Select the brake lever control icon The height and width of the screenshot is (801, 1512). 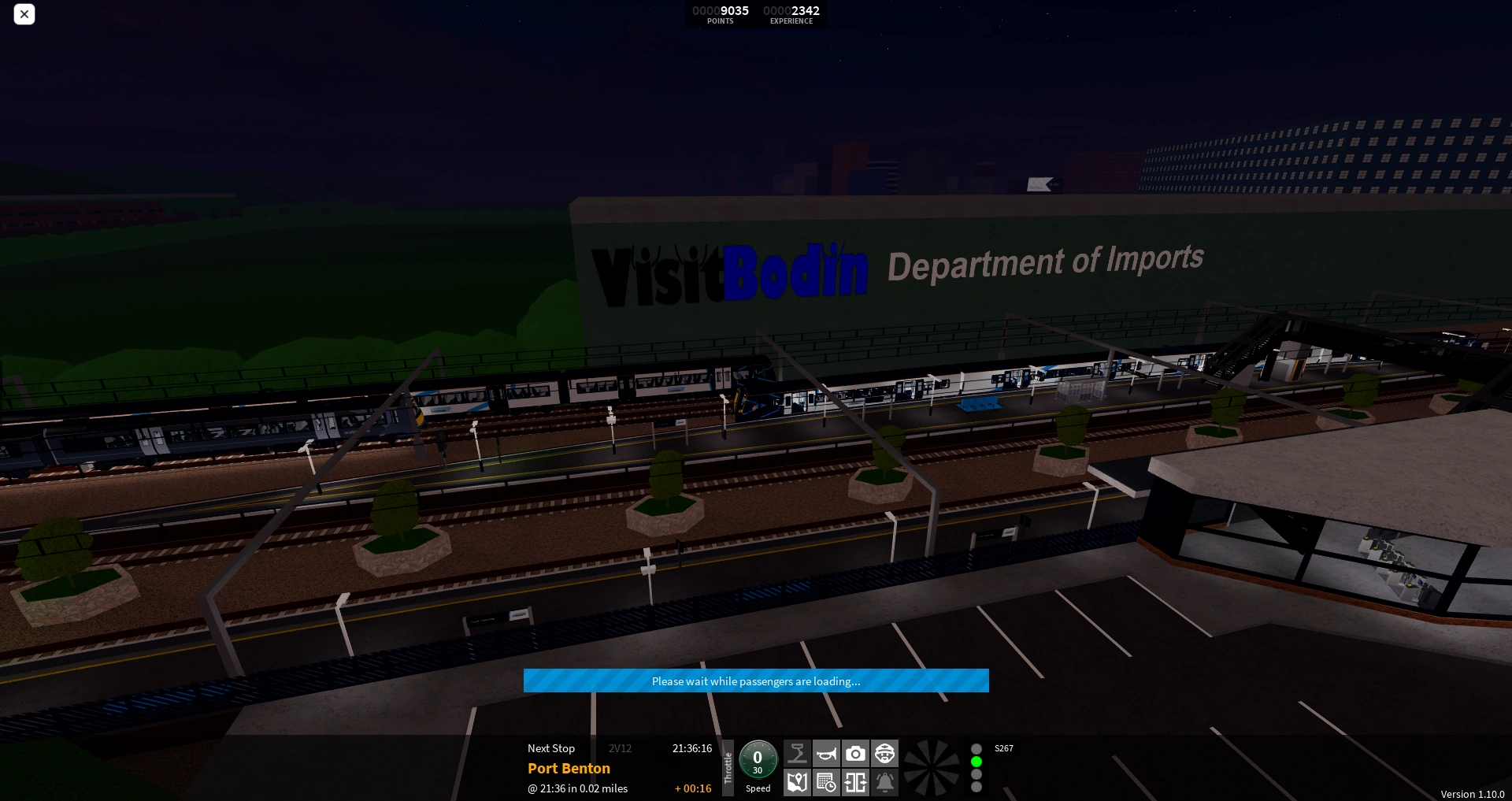[x=797, y=754]
